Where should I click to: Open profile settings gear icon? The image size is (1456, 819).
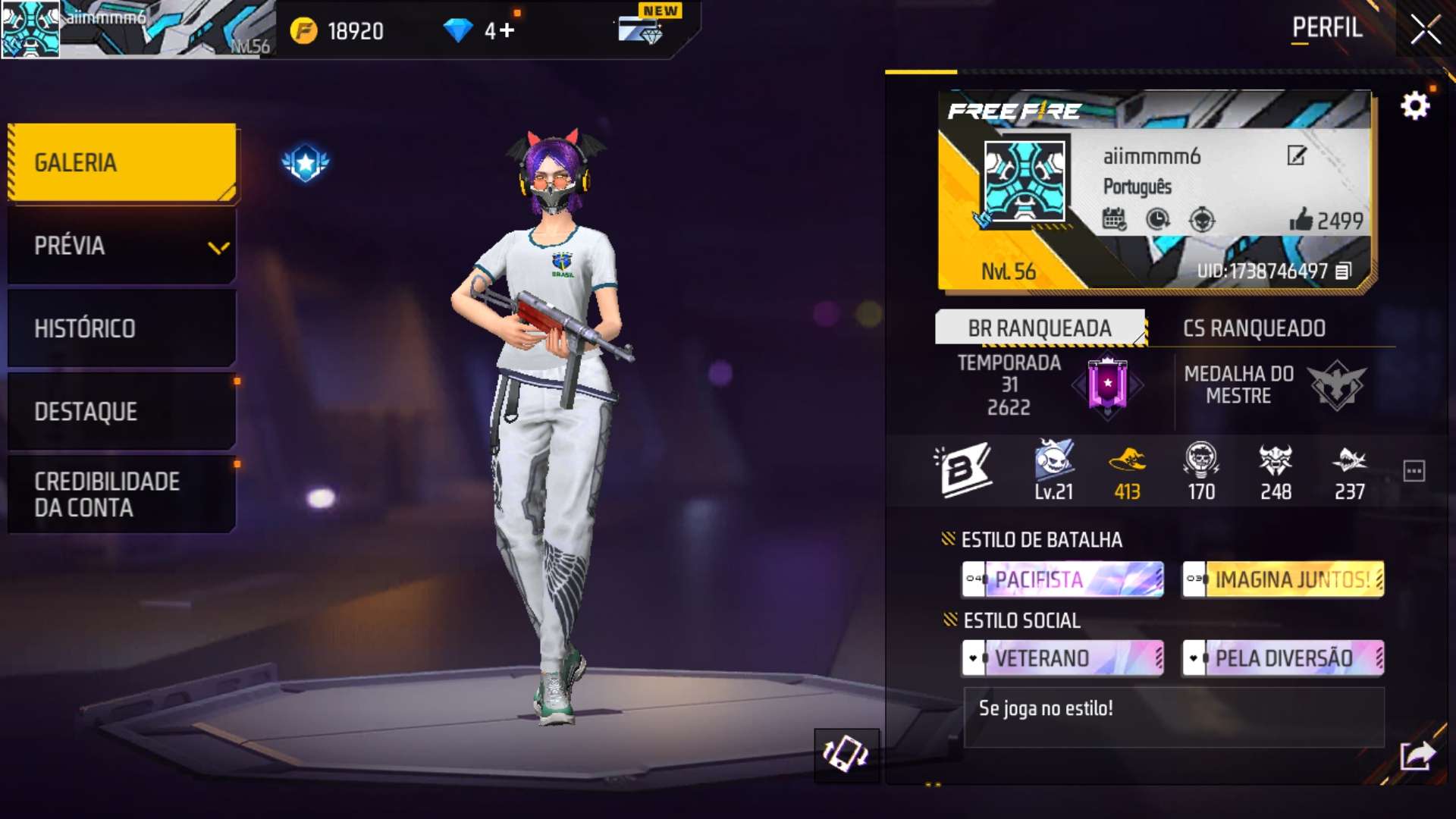(1414, 106)
